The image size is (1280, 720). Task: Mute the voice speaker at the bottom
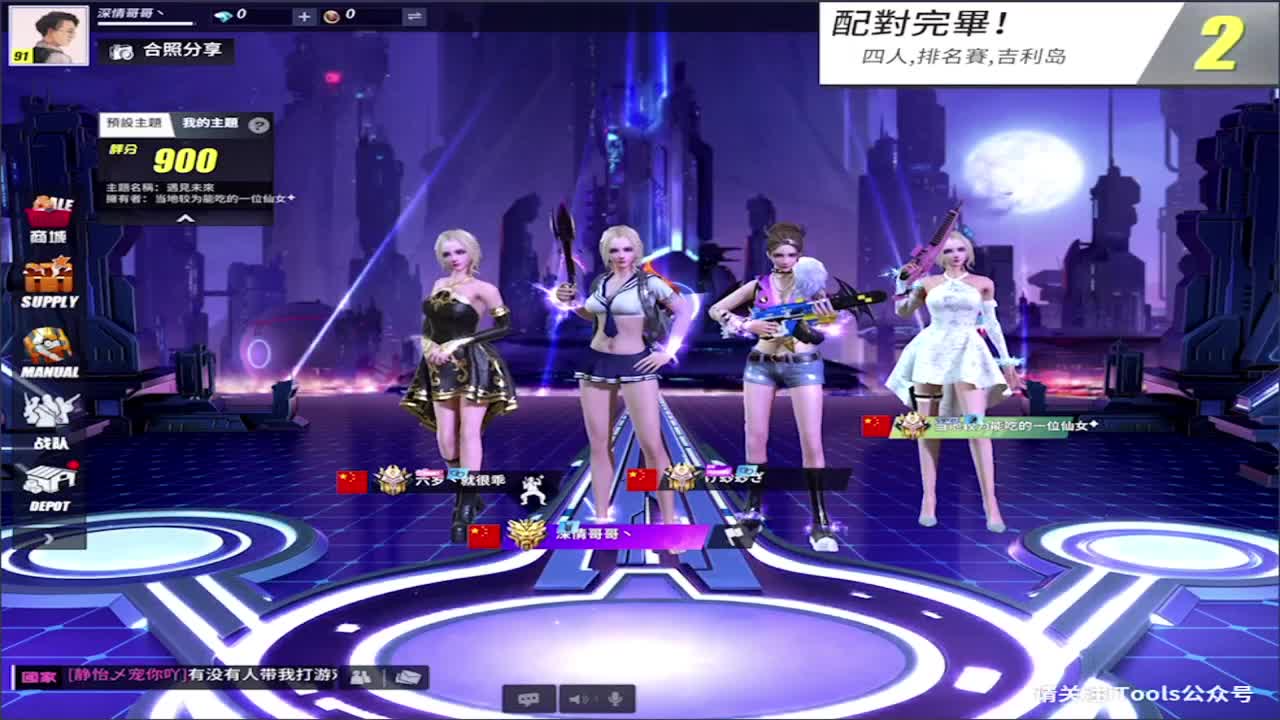[577, 699]
